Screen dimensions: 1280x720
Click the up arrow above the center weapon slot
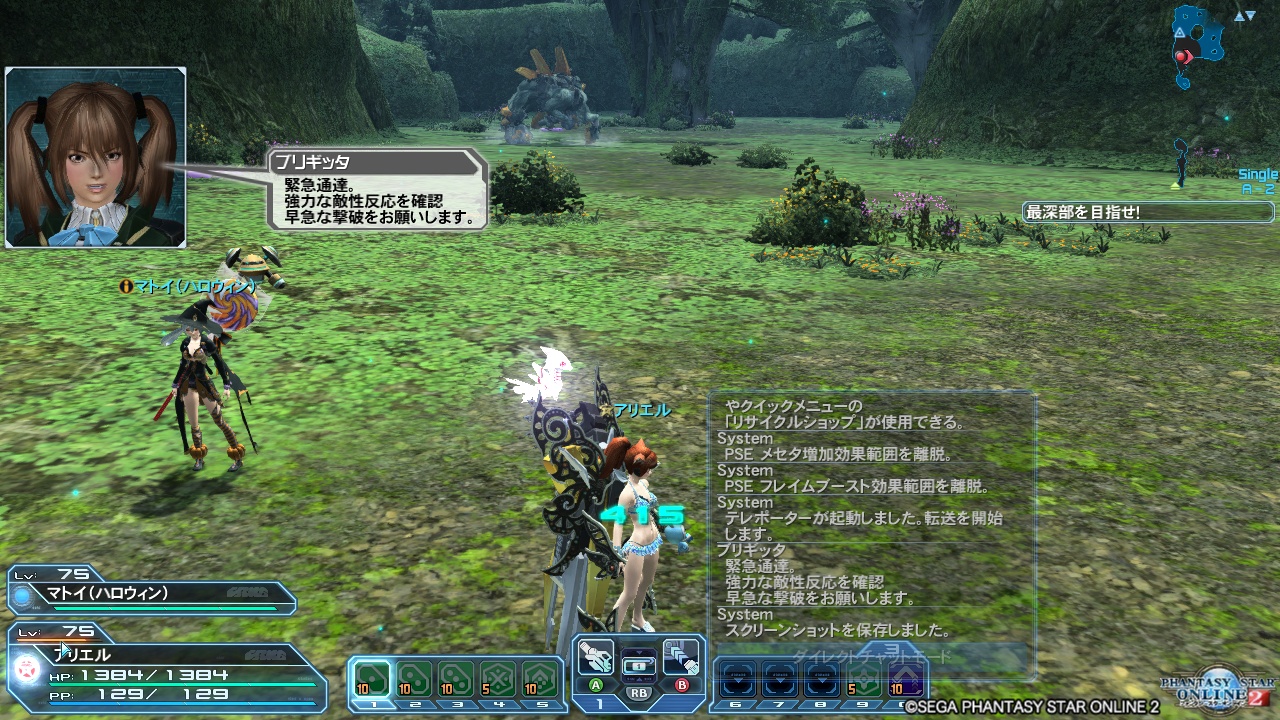[x=638, y=650]
